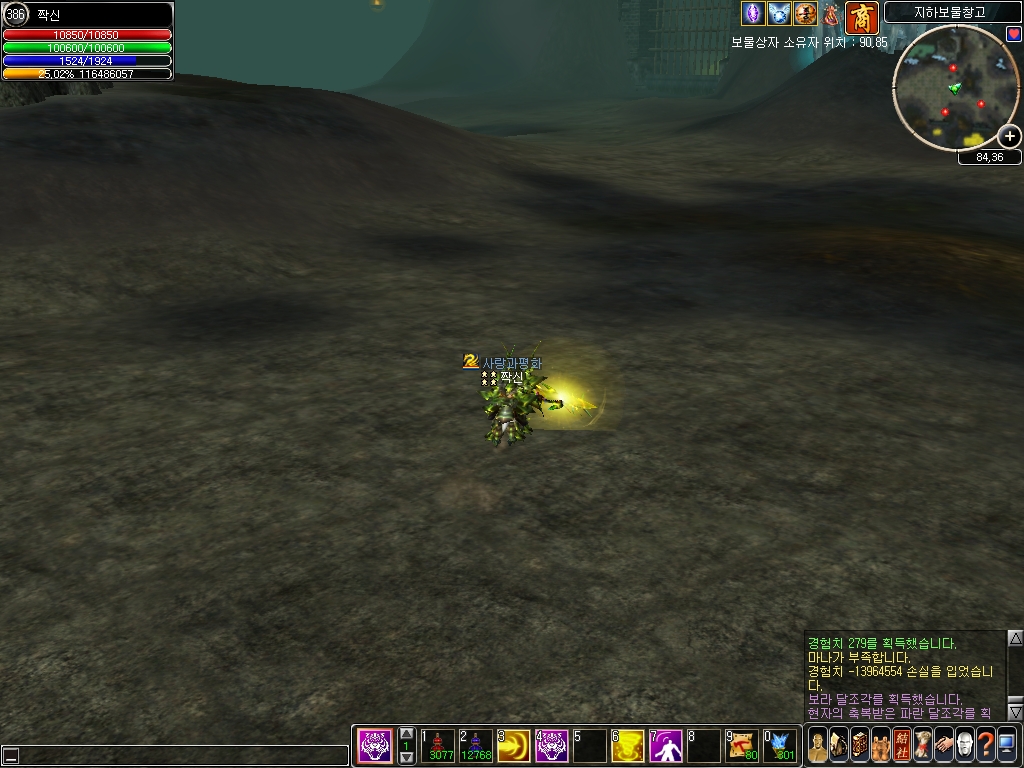Click the chat log's up arrow
Screen dimensions: 1024x768
tap(1015, 638)
